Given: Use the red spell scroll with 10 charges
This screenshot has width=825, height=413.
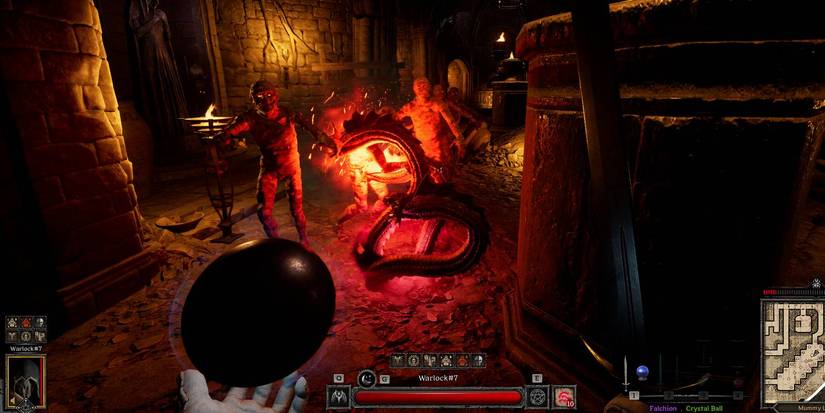Looking at the screenshot, I should (x=564, y=397).
